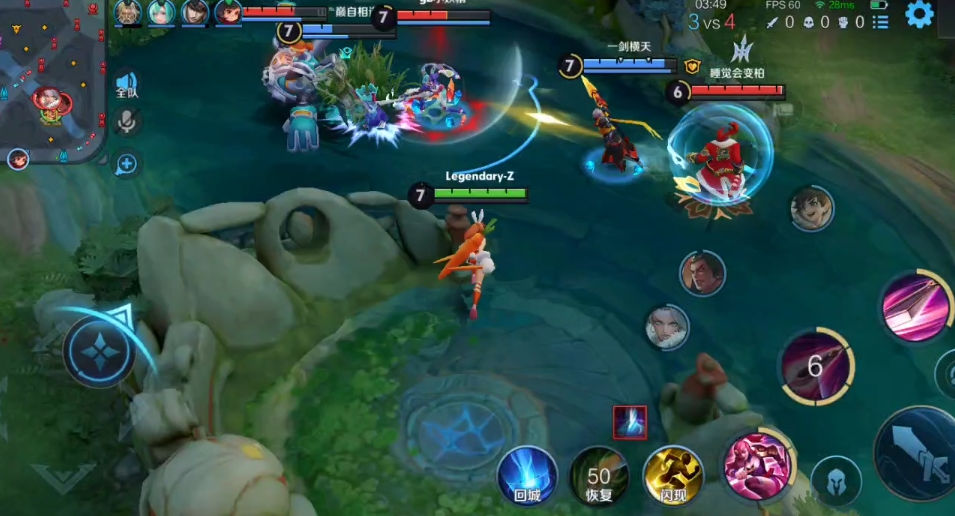Target the smiling brown-haired enemy portrait
This screenshot has width=955, height=516.
coord(811,209)
